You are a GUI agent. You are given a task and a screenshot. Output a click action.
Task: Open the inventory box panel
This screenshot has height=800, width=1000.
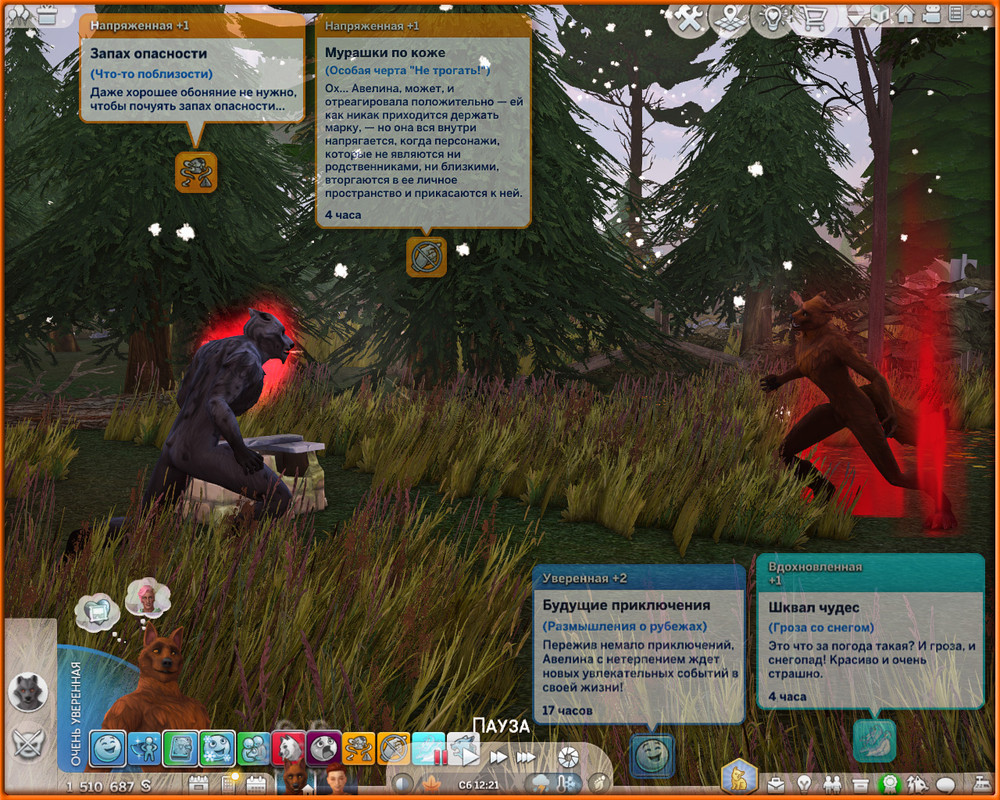859,783
